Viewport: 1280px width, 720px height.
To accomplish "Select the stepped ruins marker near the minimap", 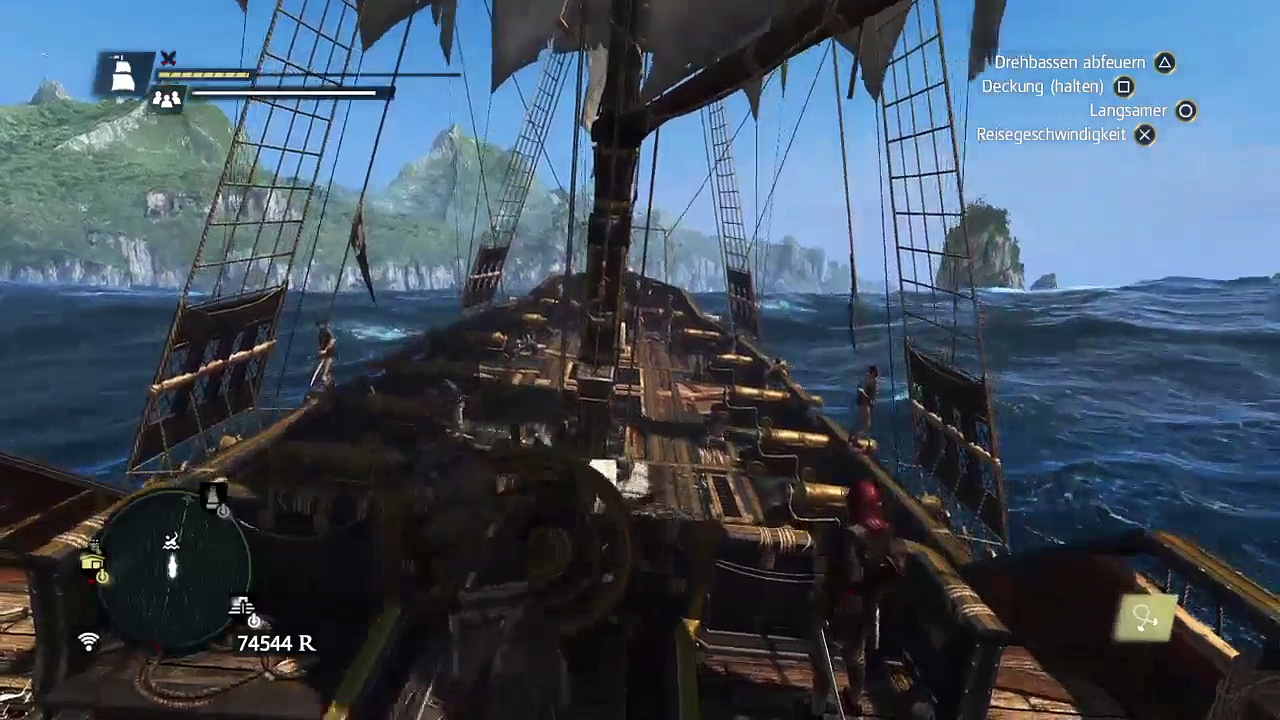I will (242, 607).
